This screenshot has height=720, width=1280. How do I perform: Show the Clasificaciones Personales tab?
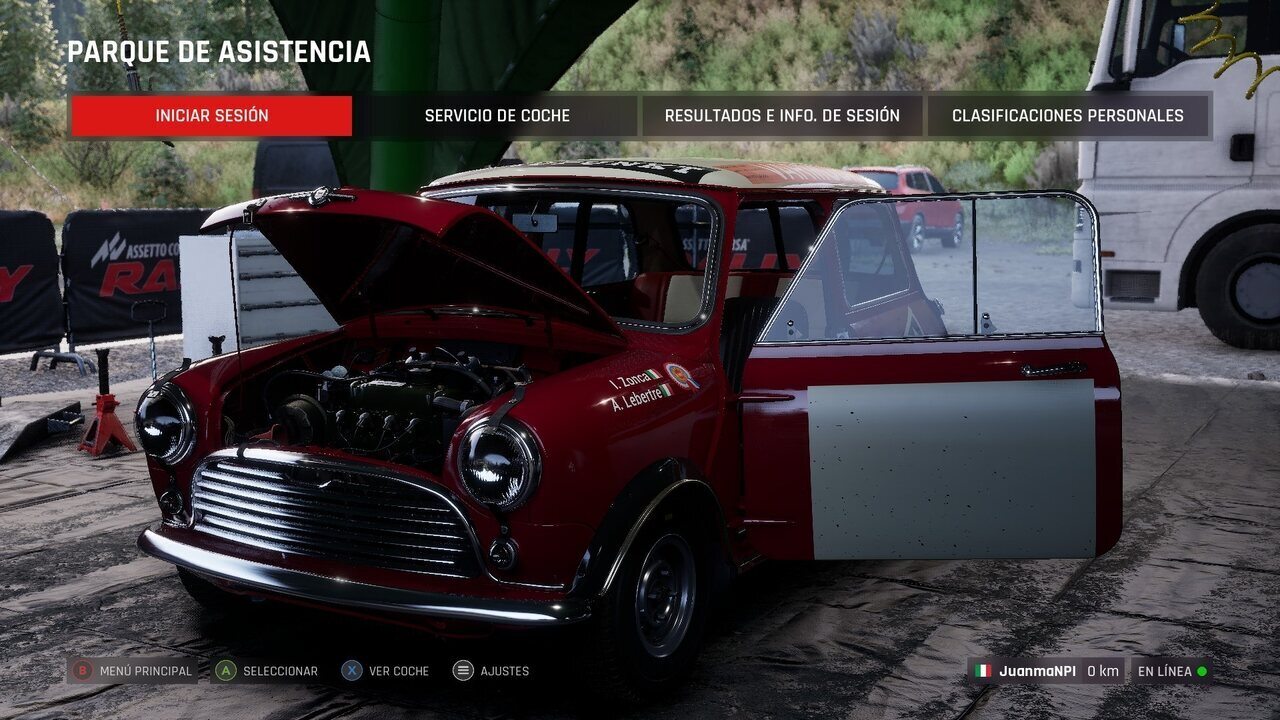(x=1067, y=116)
